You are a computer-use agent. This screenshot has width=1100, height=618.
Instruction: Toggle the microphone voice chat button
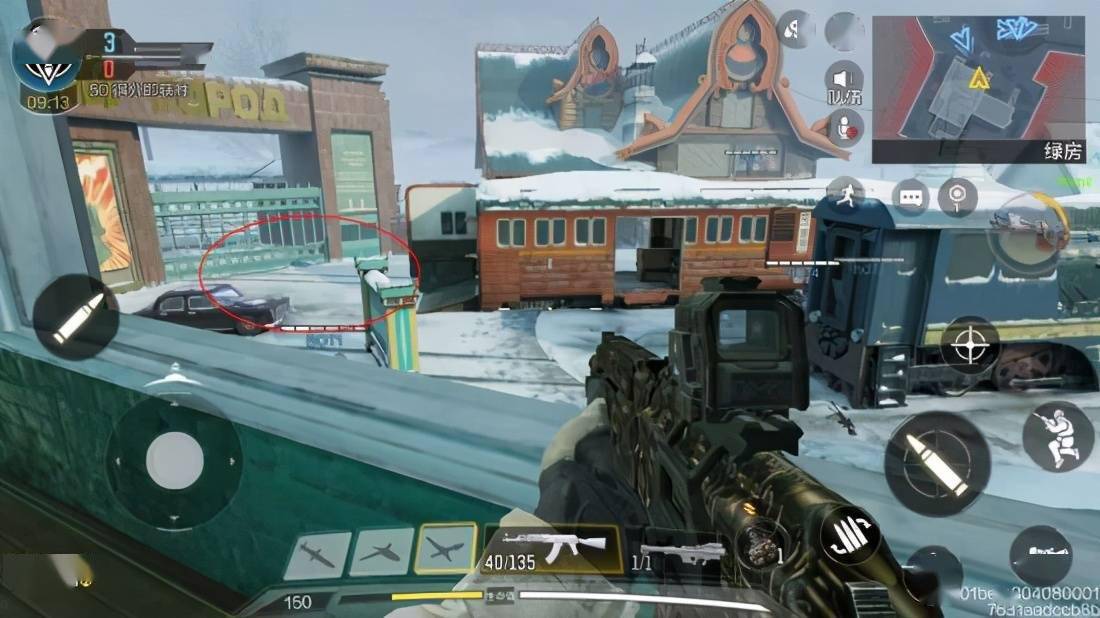846,128
